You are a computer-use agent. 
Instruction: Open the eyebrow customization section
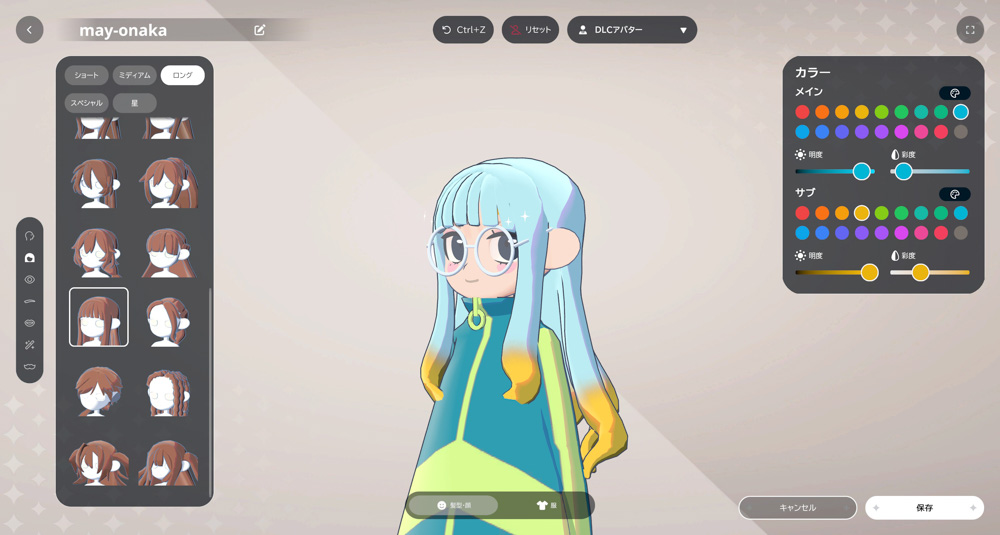coord(30,301)
